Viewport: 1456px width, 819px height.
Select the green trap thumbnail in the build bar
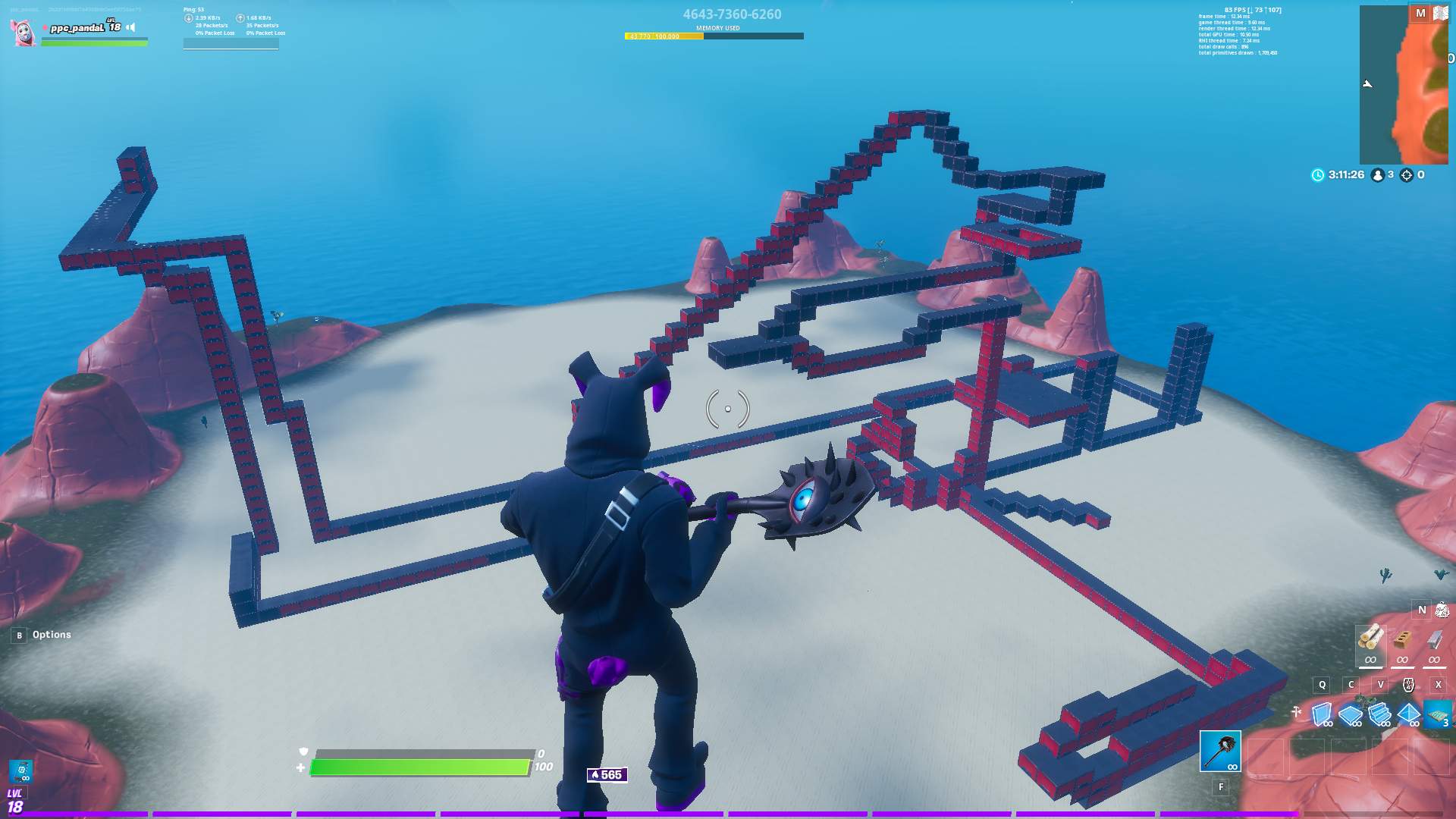pos(1436,715)
